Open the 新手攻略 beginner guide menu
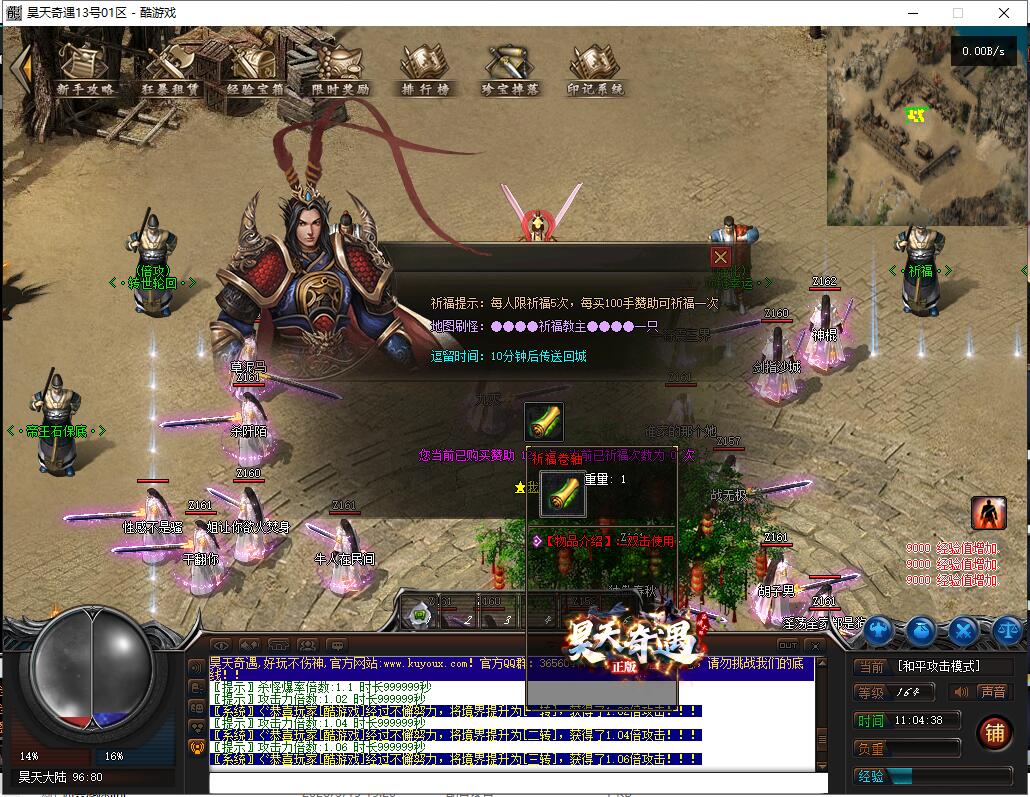1030x797 pixels. 85,70
